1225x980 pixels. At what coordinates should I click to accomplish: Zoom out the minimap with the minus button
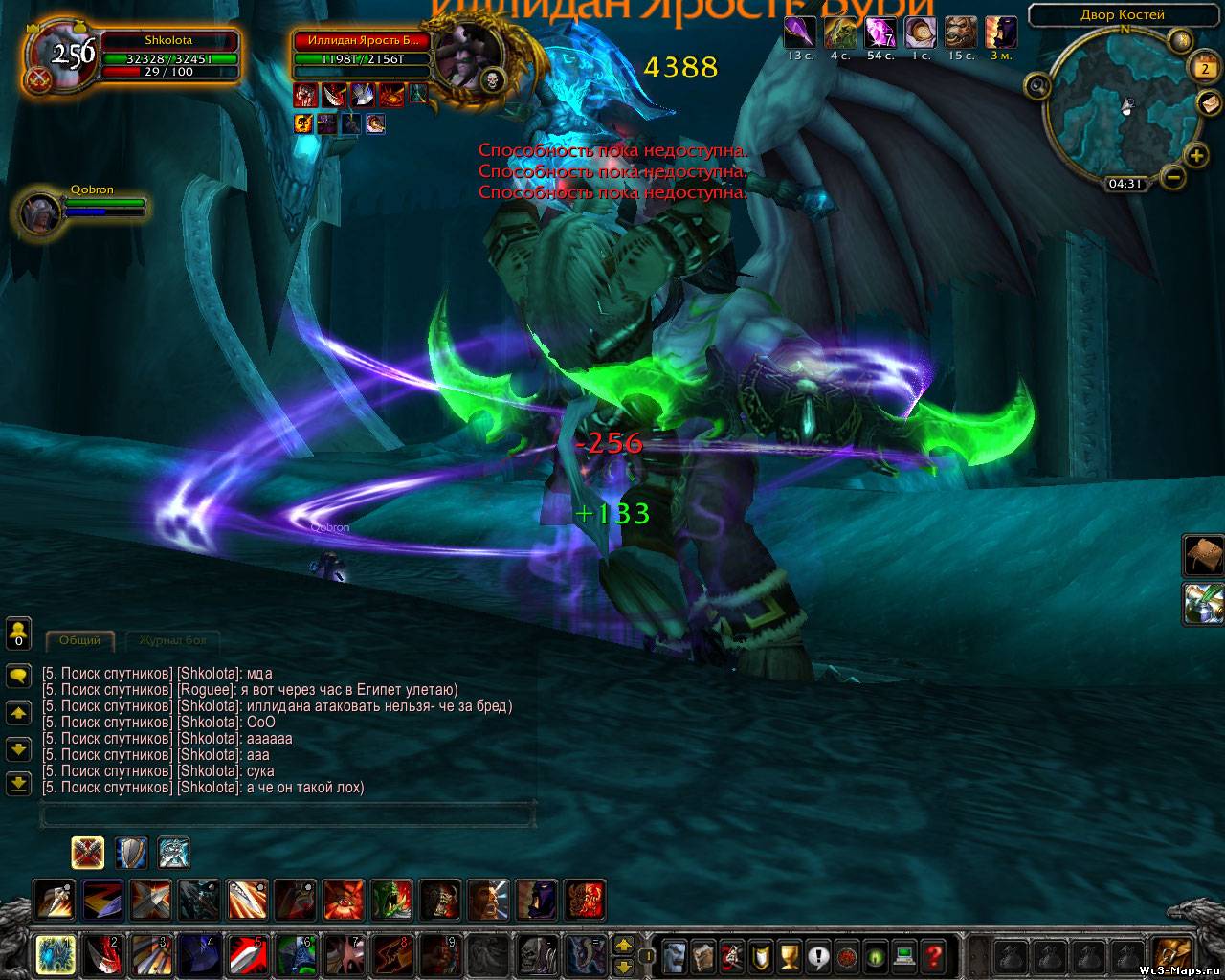coord(1173,176)
